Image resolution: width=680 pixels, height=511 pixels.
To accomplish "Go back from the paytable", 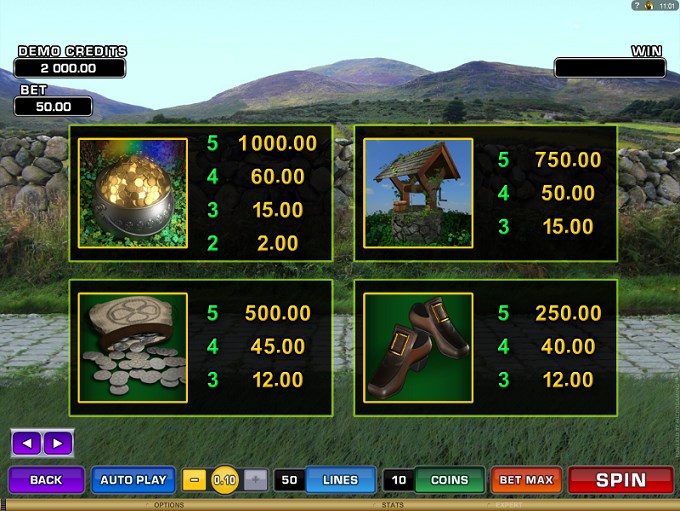I will (46, 480).
